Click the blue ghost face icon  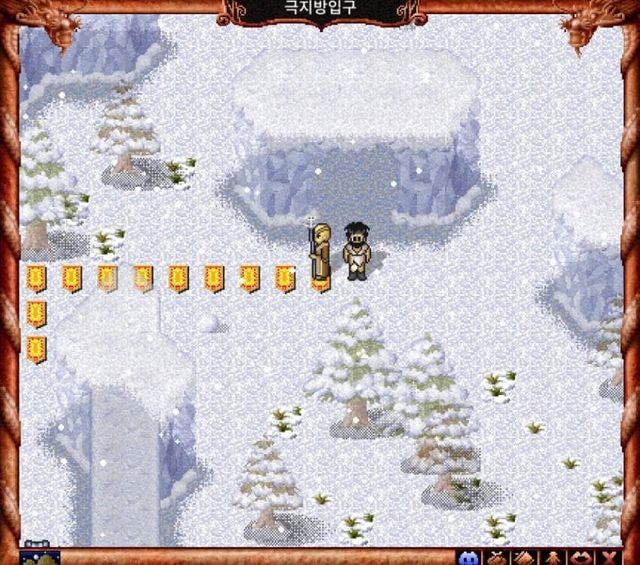pos(468,556)
